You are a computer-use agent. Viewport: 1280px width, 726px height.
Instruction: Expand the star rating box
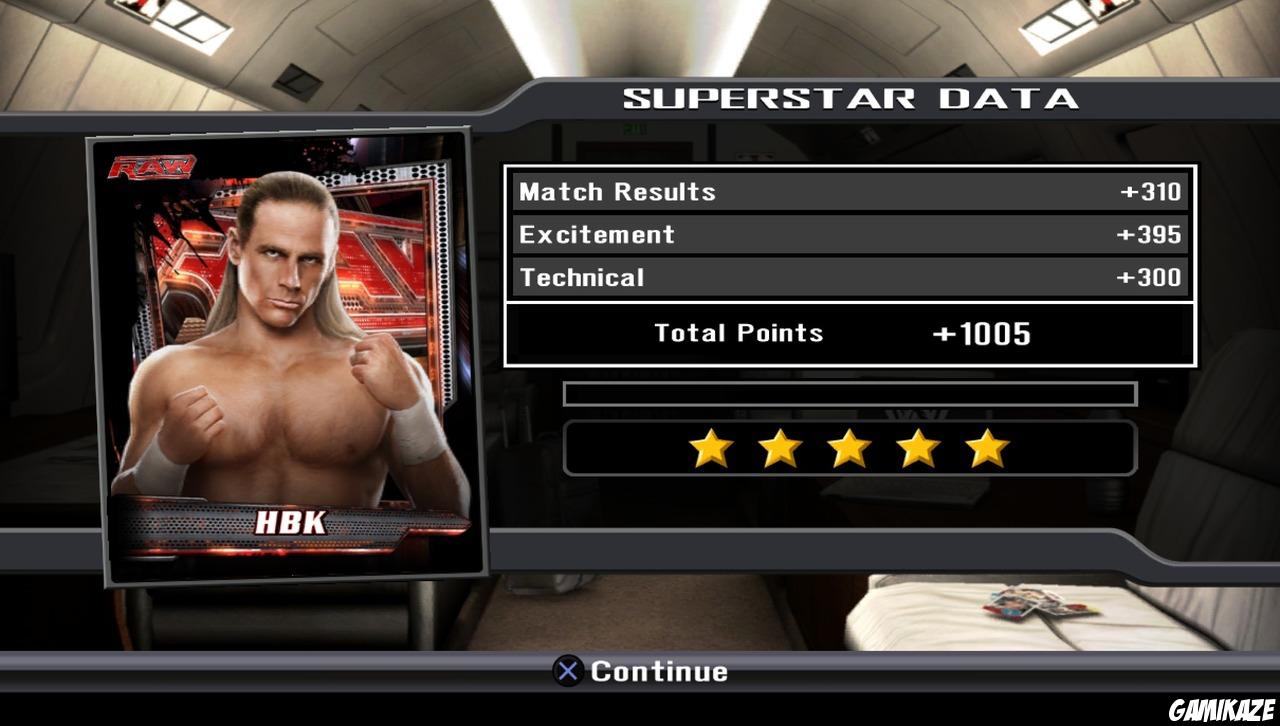(x=848, y=447)
